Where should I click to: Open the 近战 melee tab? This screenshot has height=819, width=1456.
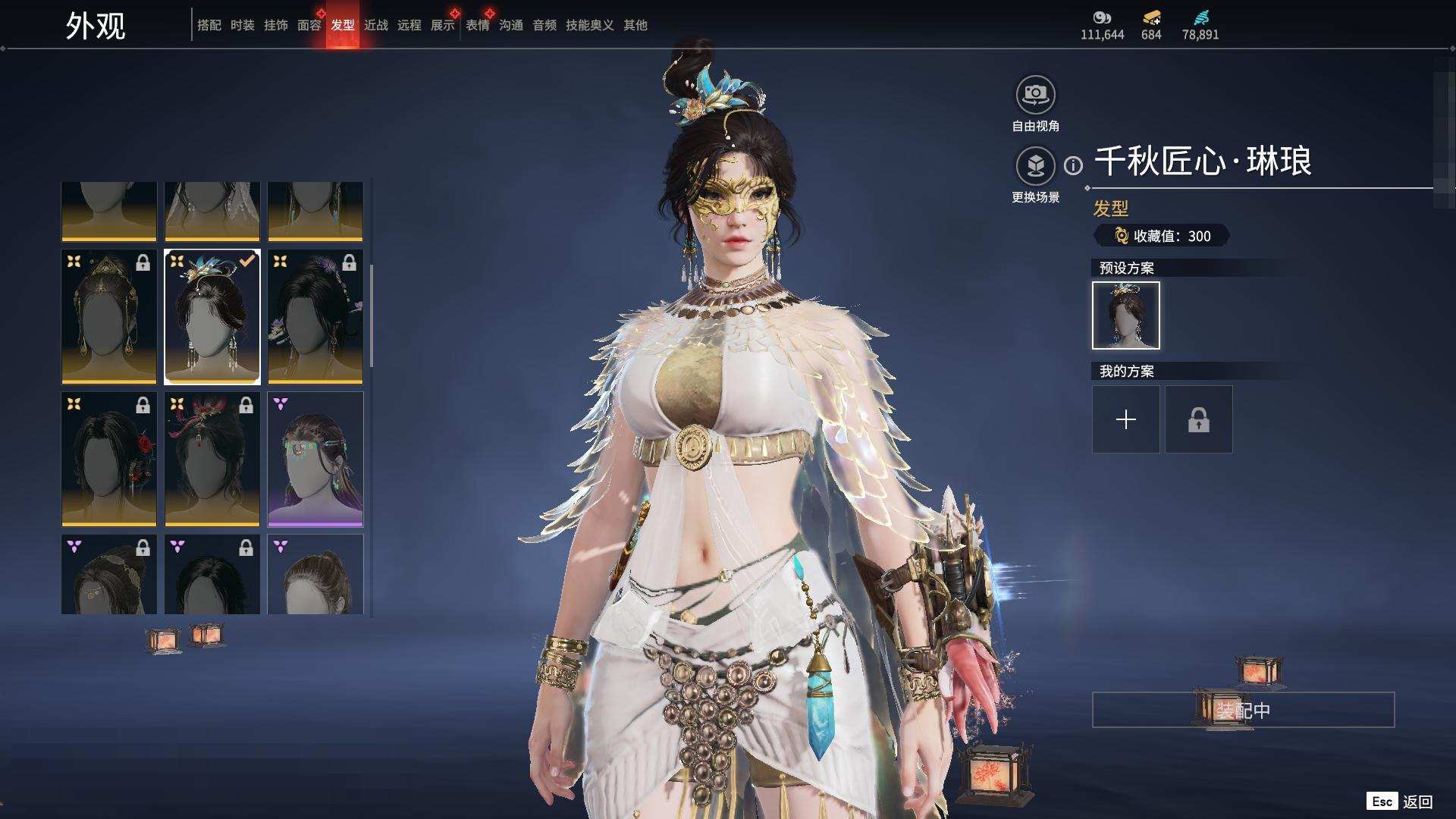[x=375, y=25]
